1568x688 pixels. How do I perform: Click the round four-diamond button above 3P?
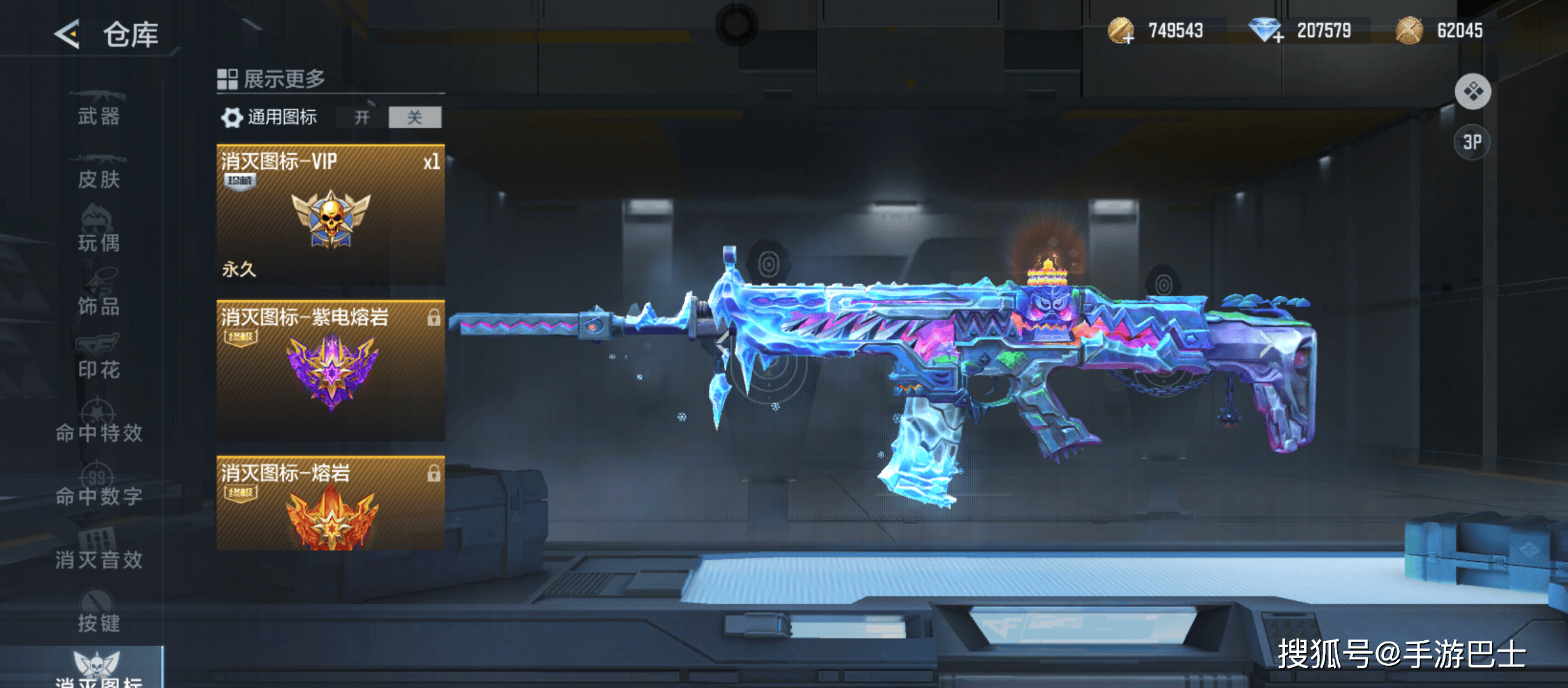[1473, 92]
